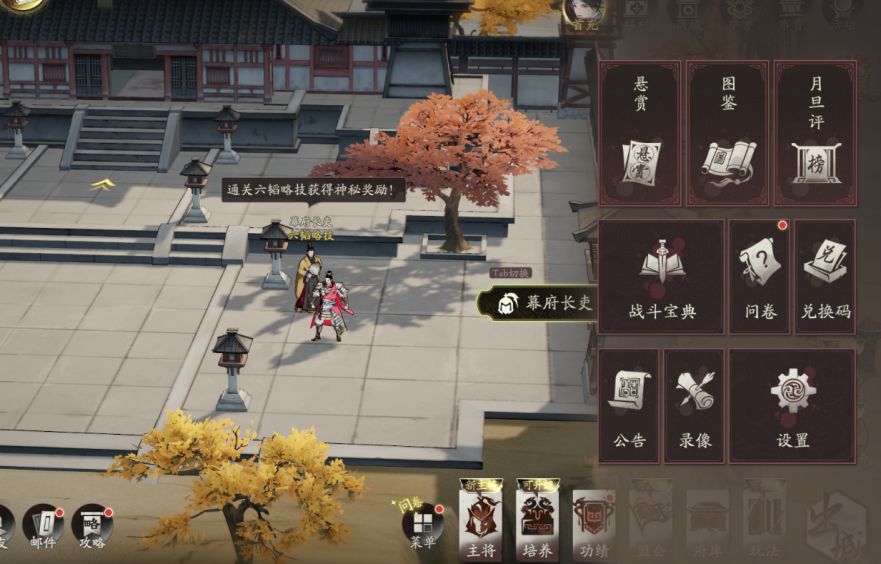The width and height of the screenshot is (881, 564).
Task: Open the 战斗宝典 battle guide
Action: coord(661,277)
